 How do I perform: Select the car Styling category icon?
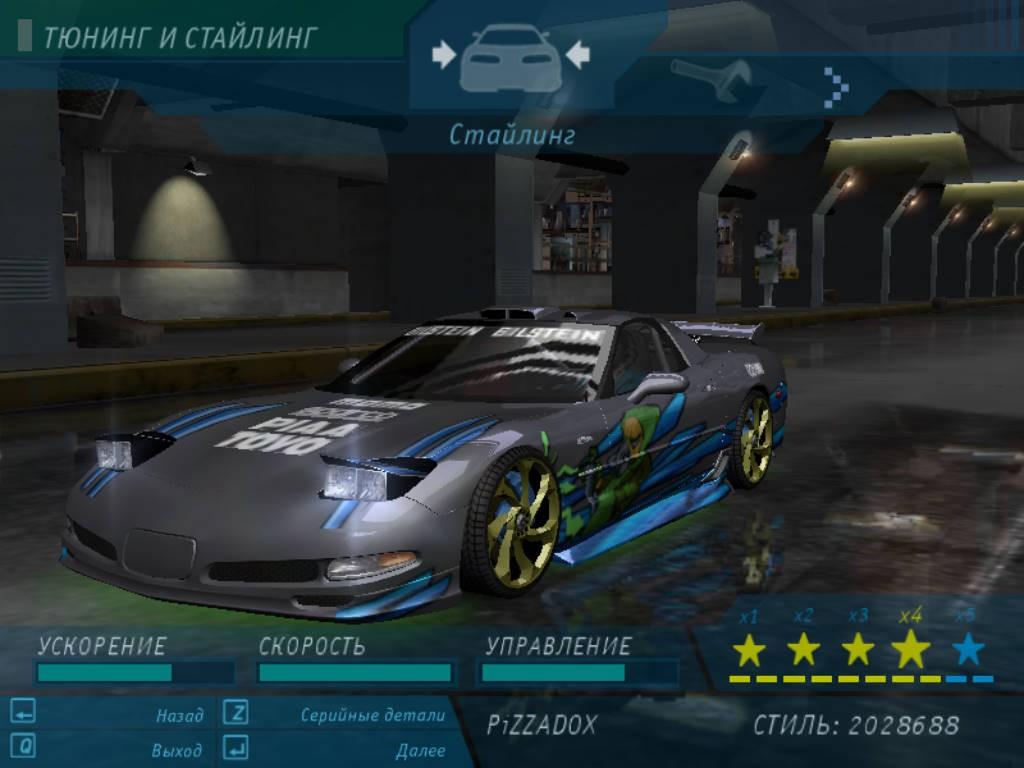(510, 58)
